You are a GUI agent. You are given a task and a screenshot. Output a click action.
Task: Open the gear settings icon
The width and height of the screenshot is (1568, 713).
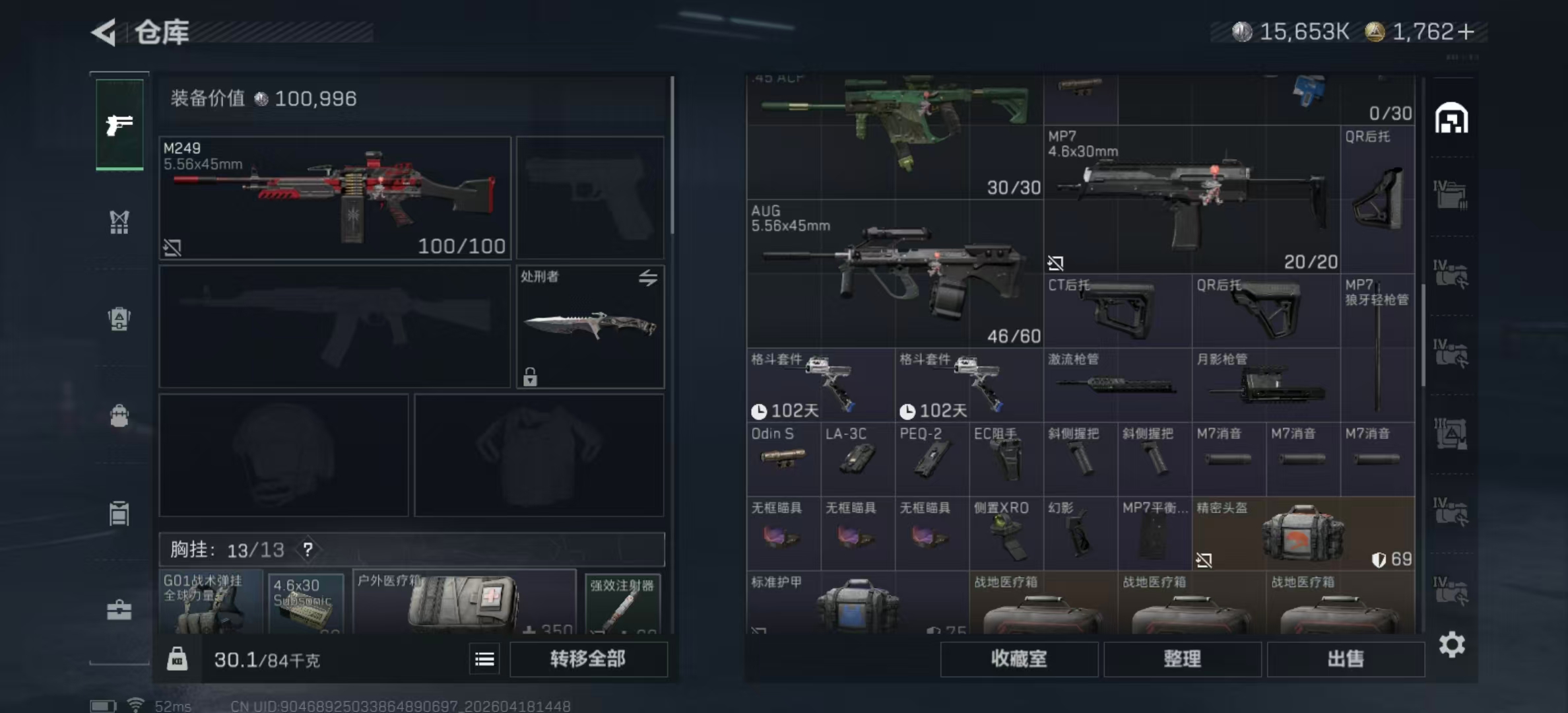[x=1452, y=644]
